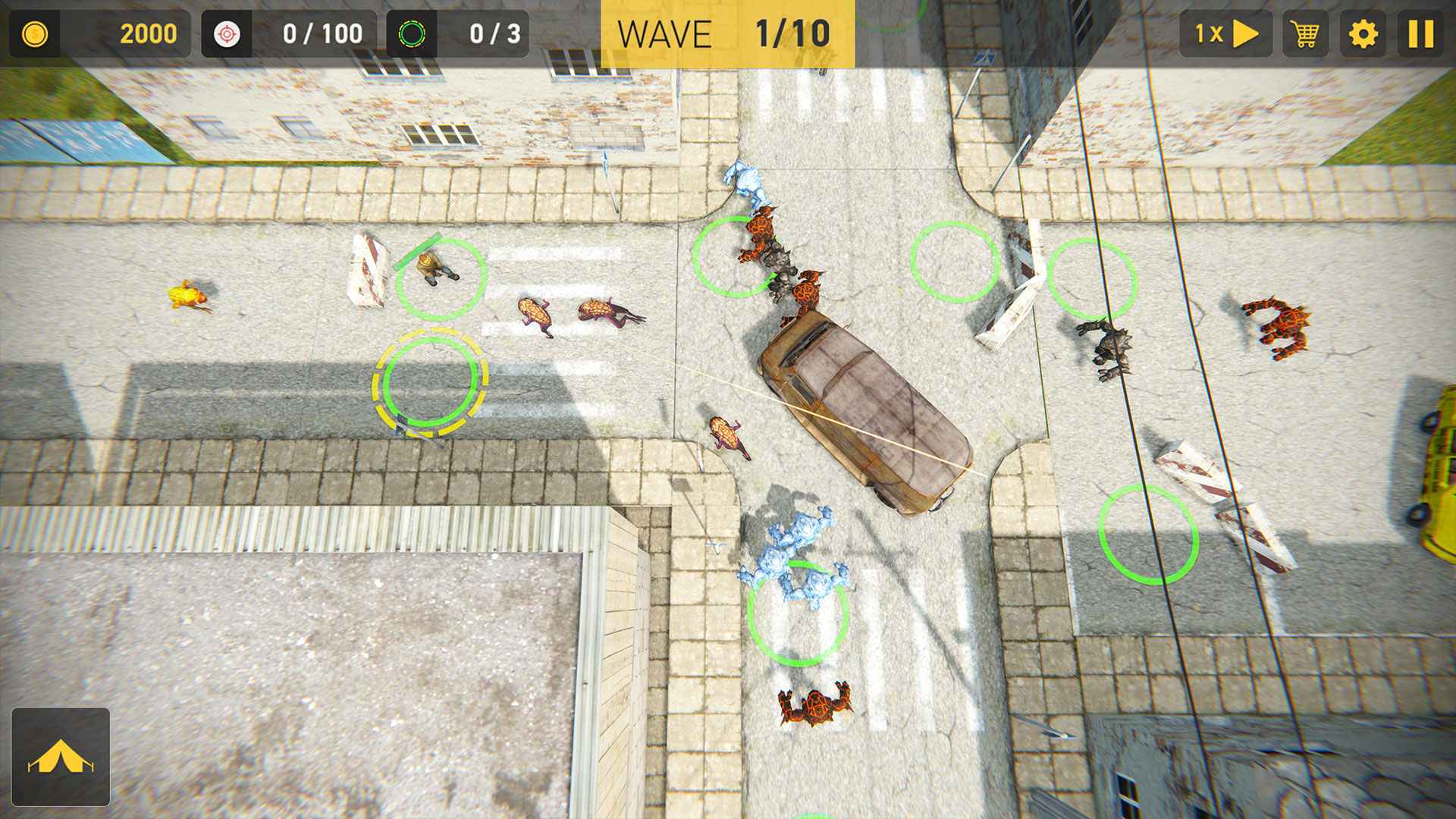Open the coin balance display
The height and width of the screenshot is (819, 1456).
(99, 33)
